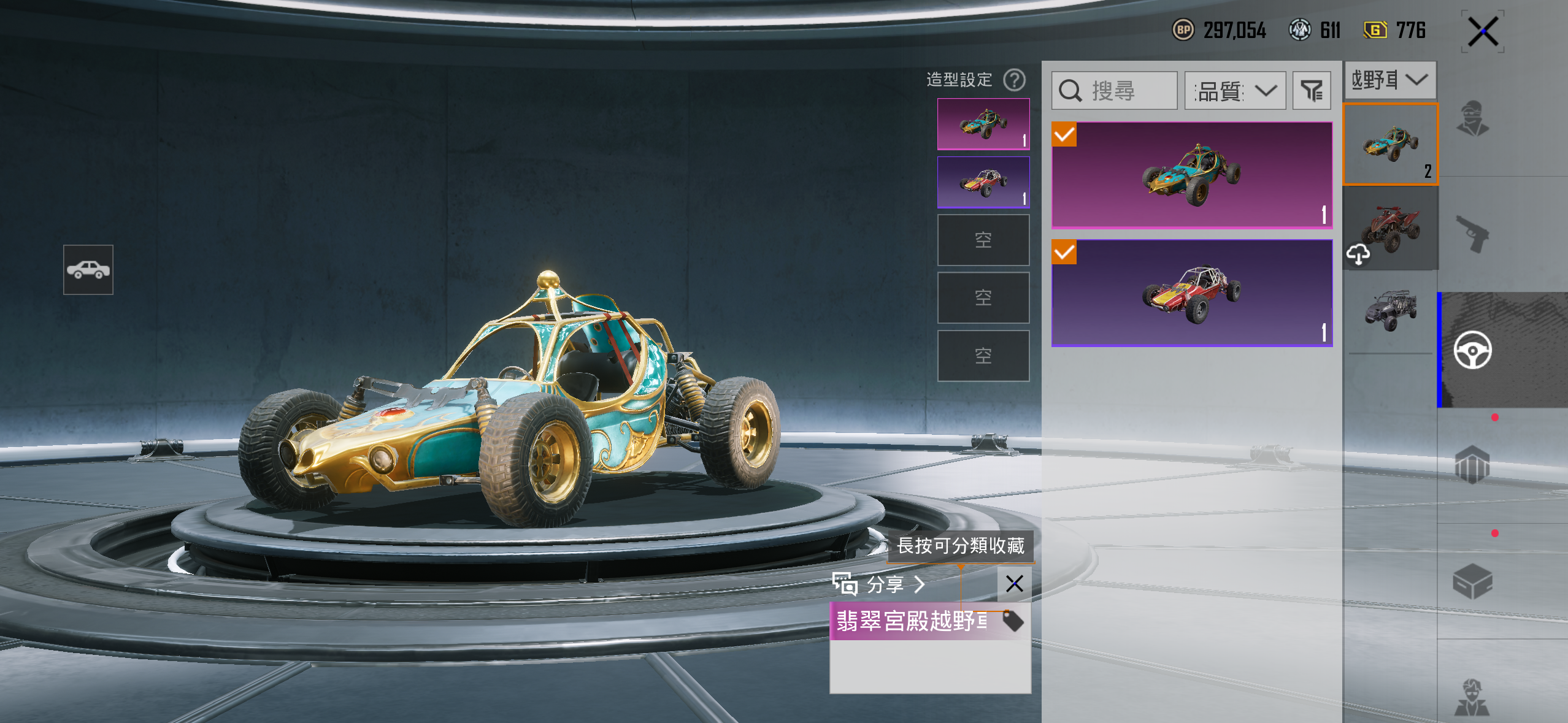
Task: Select the red buggy styling preset slot
Action: coord(983,182)
